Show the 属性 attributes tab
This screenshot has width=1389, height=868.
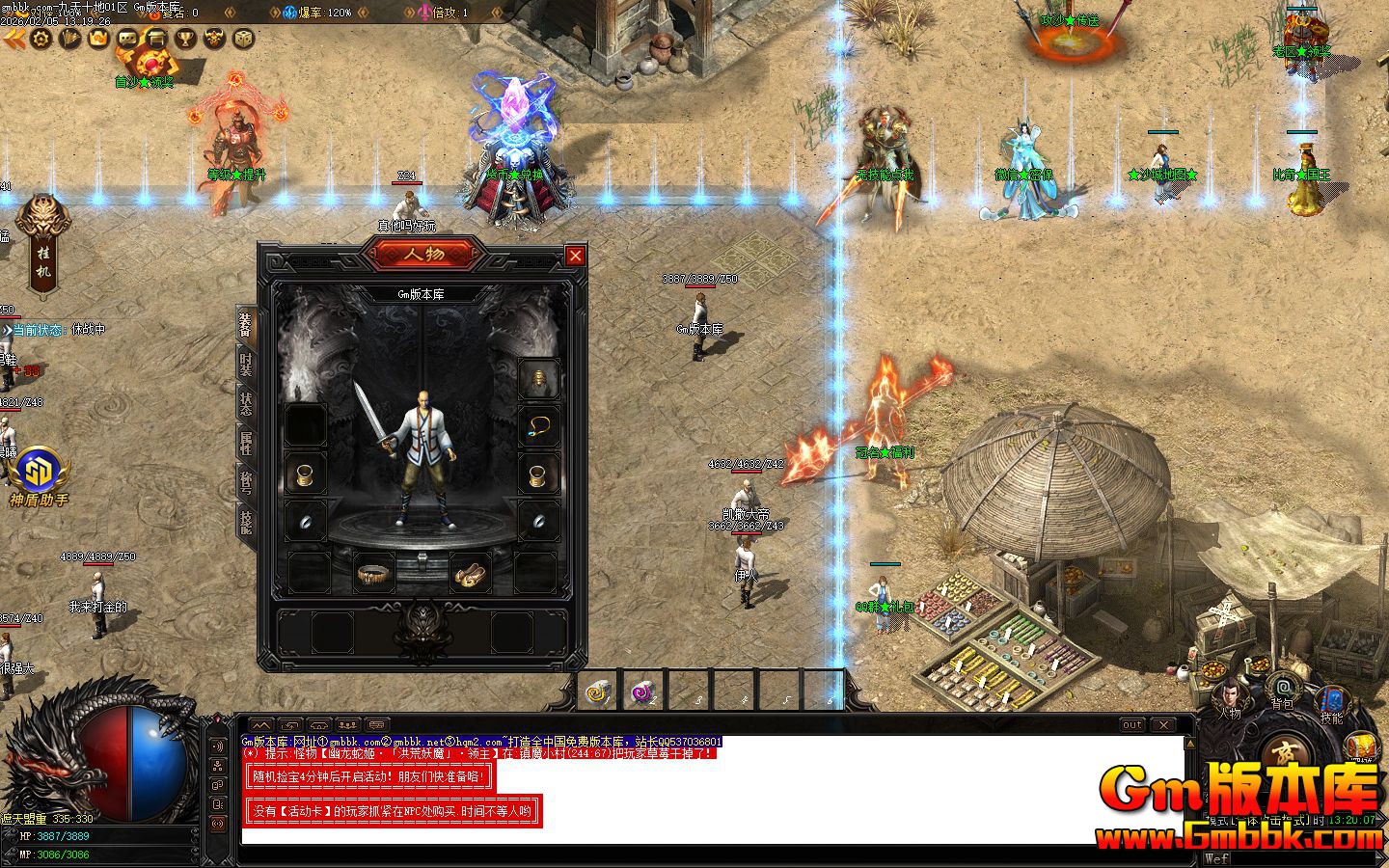tap(246, 443)
